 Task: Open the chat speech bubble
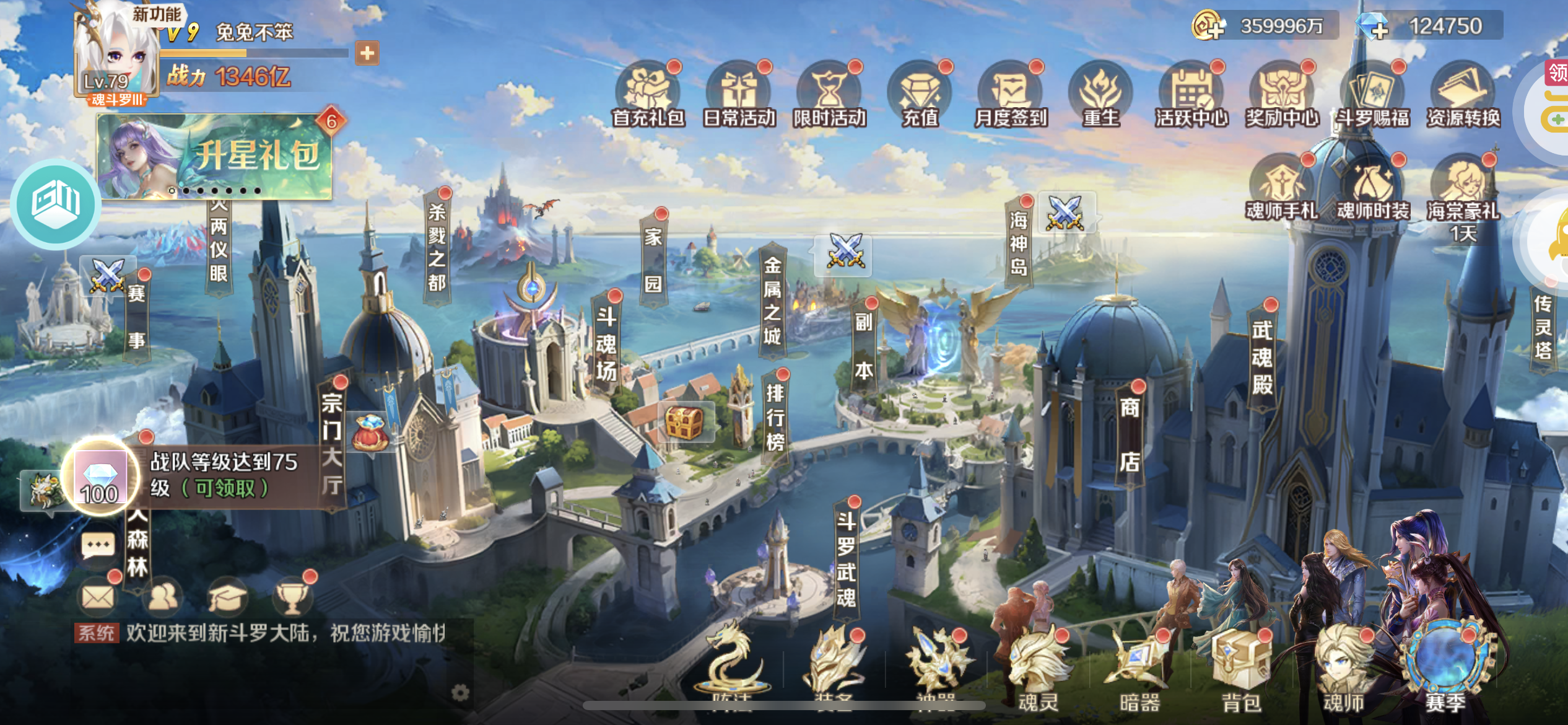point(98,546)
